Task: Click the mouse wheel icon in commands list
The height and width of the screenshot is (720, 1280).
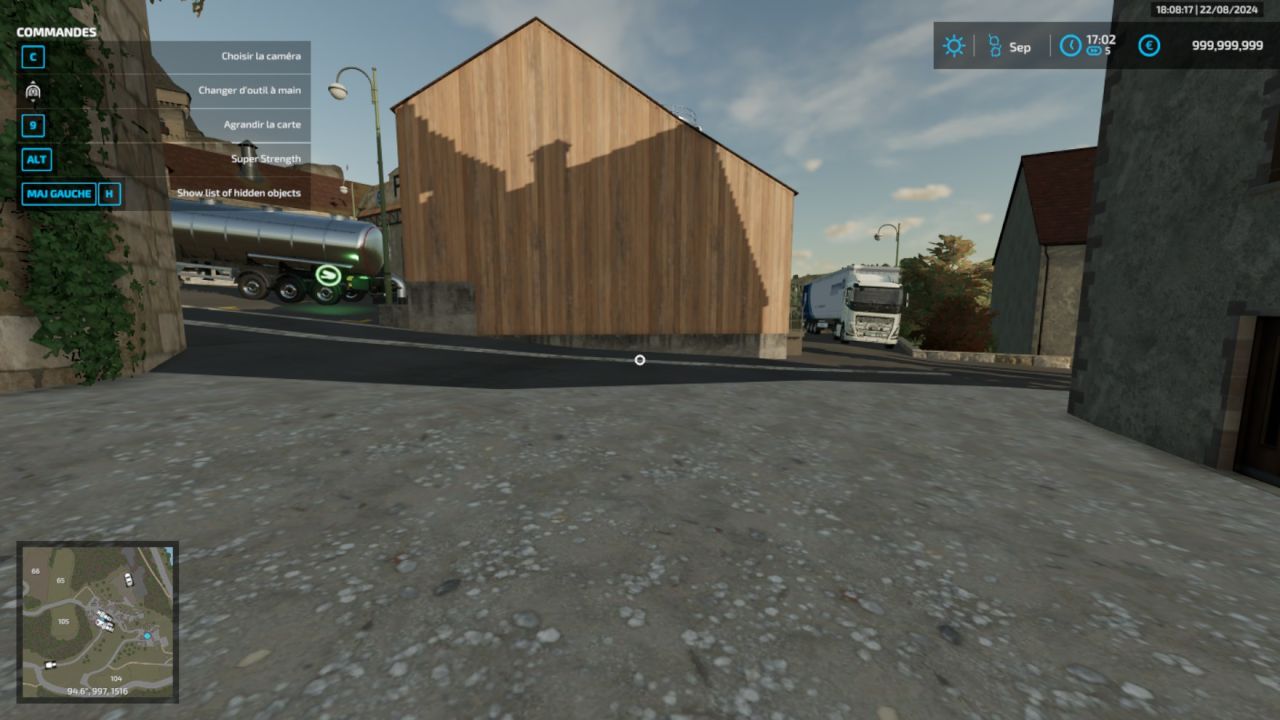Action: pyautogui.click(x=34, y=91)
